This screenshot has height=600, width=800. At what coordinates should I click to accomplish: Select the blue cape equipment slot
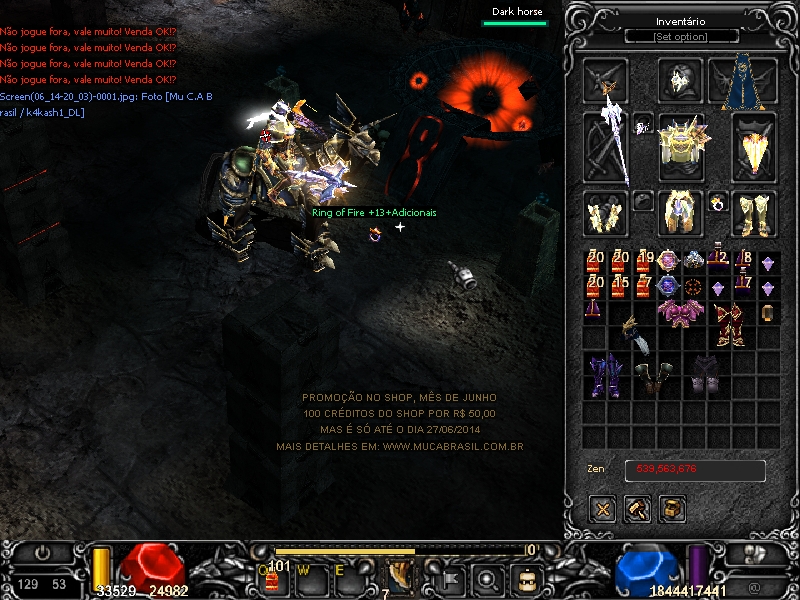[743, 80]
